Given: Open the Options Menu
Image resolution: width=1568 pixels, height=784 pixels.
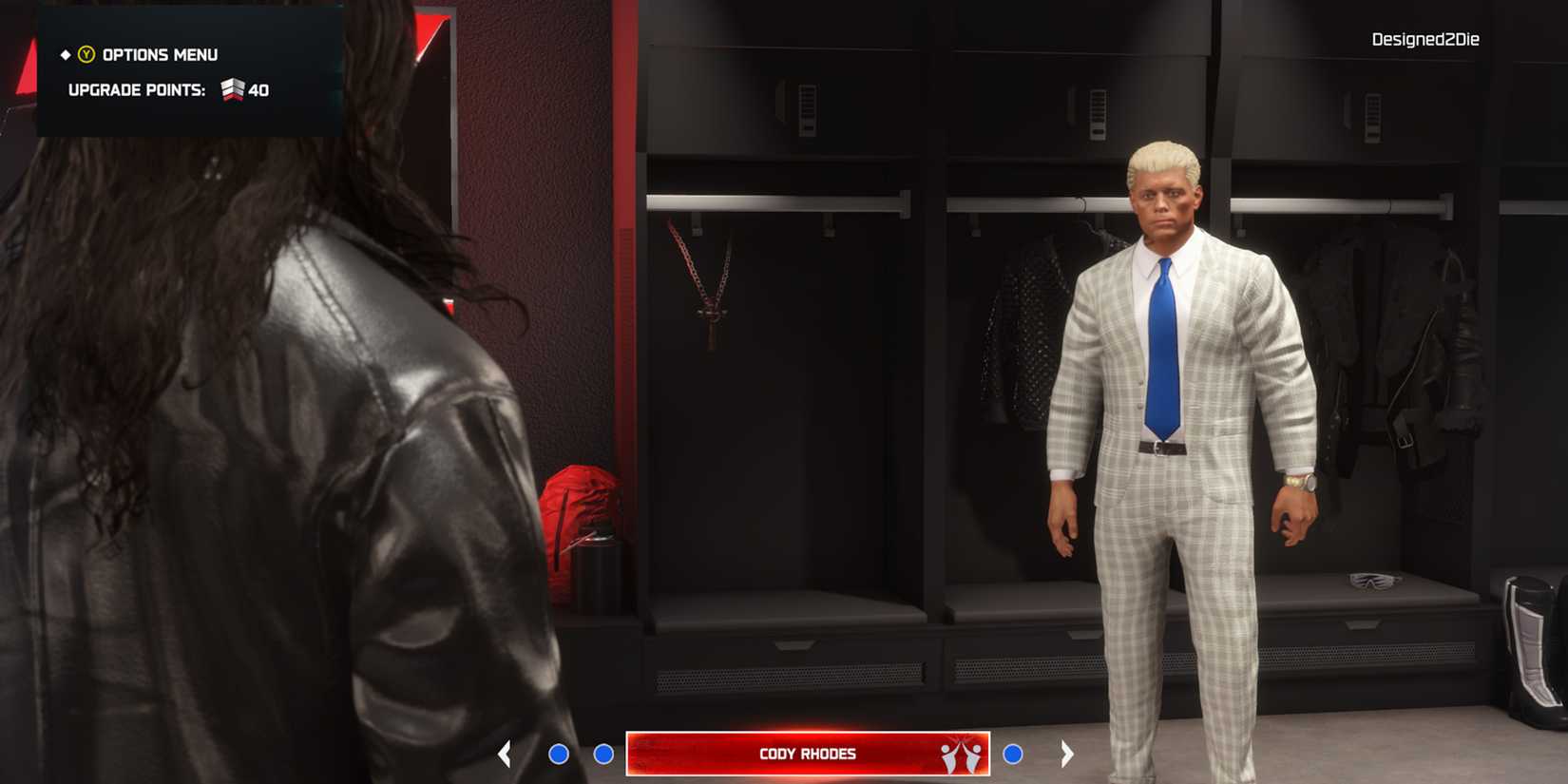Looking at the screenshot, I should (160, 54).
